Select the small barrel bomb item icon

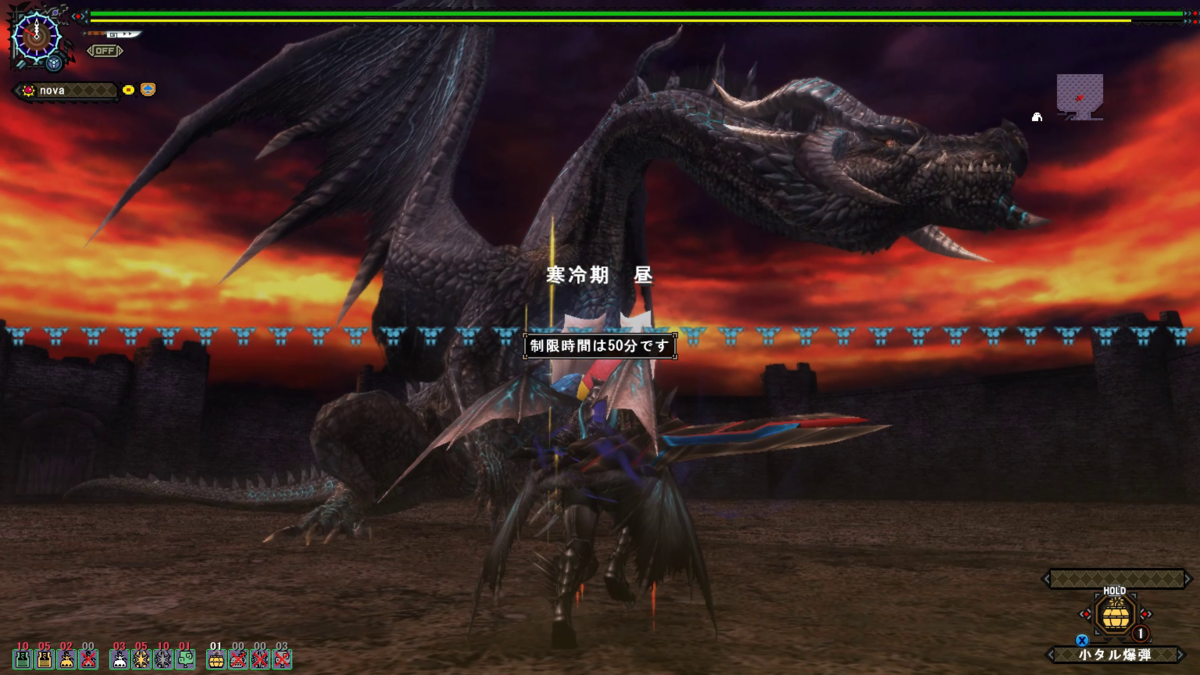pos(1114,613)
